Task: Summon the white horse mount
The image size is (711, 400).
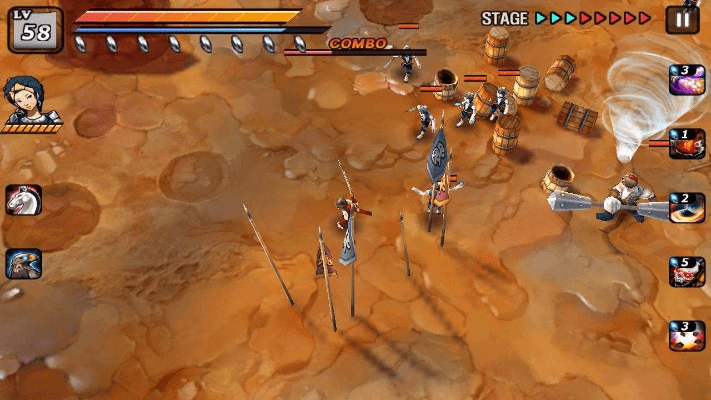Action: point(23,200)
